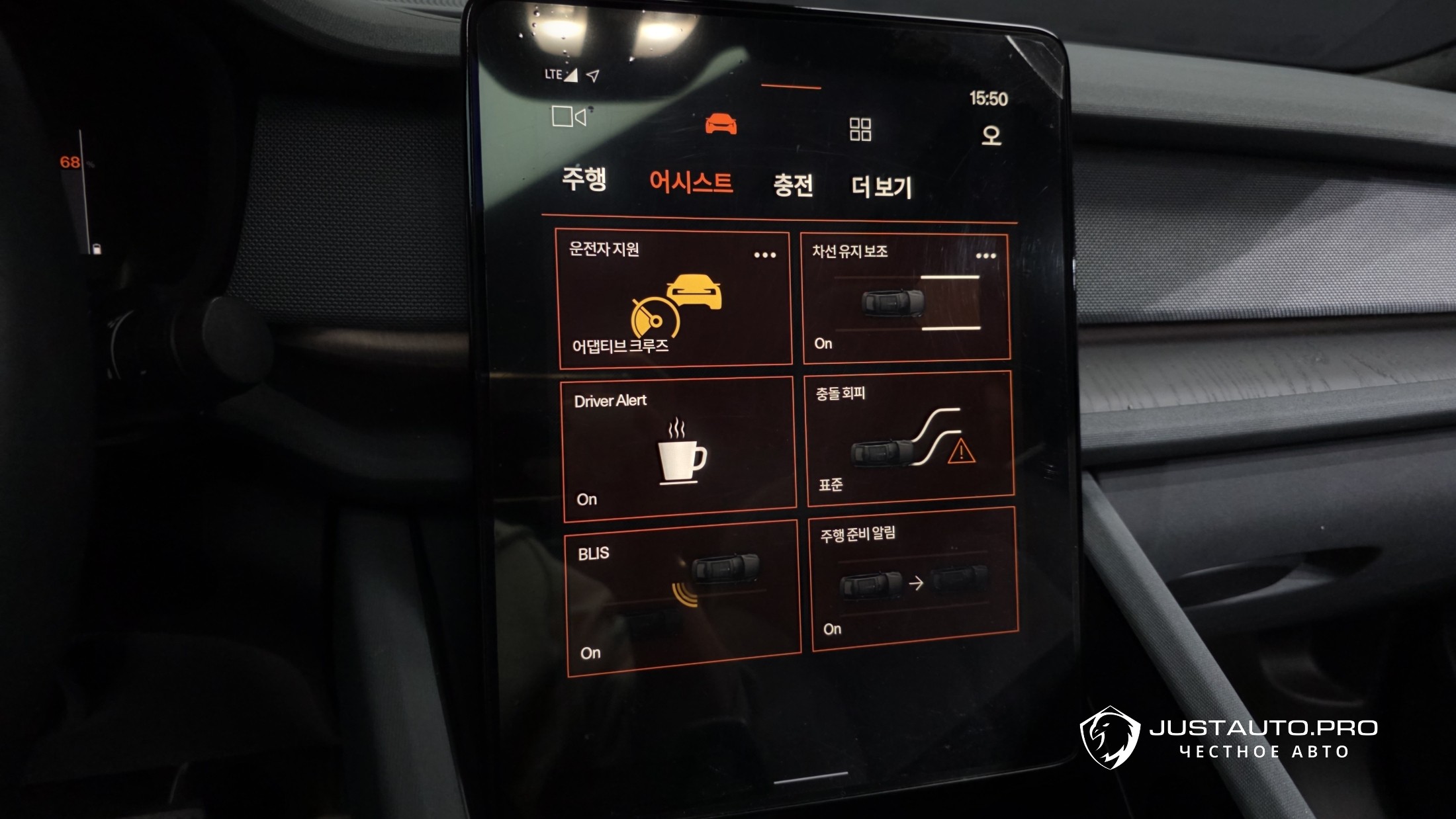The image size is (1456, 819).
Task: Open the orange car settings icon
Action: click(x=721, y=124)
